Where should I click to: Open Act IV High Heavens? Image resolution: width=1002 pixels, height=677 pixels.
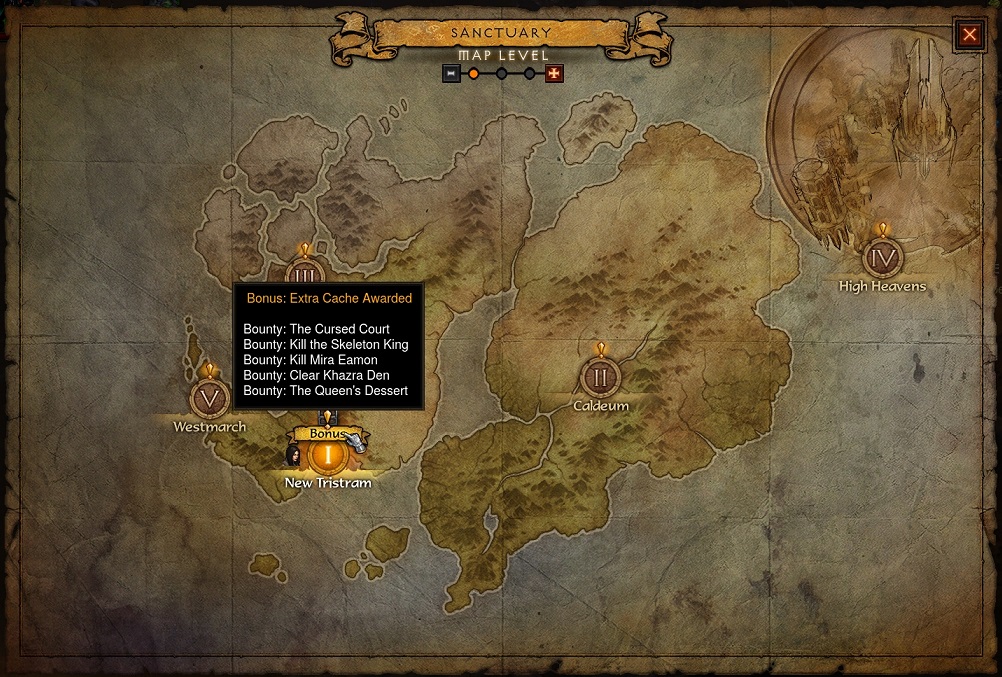(x=882, y=258)
